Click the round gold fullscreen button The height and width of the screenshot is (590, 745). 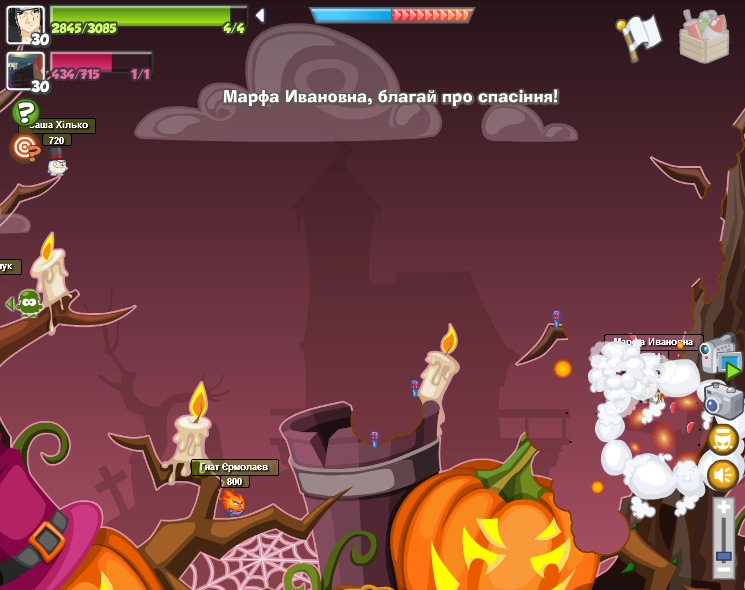(723, 439)
